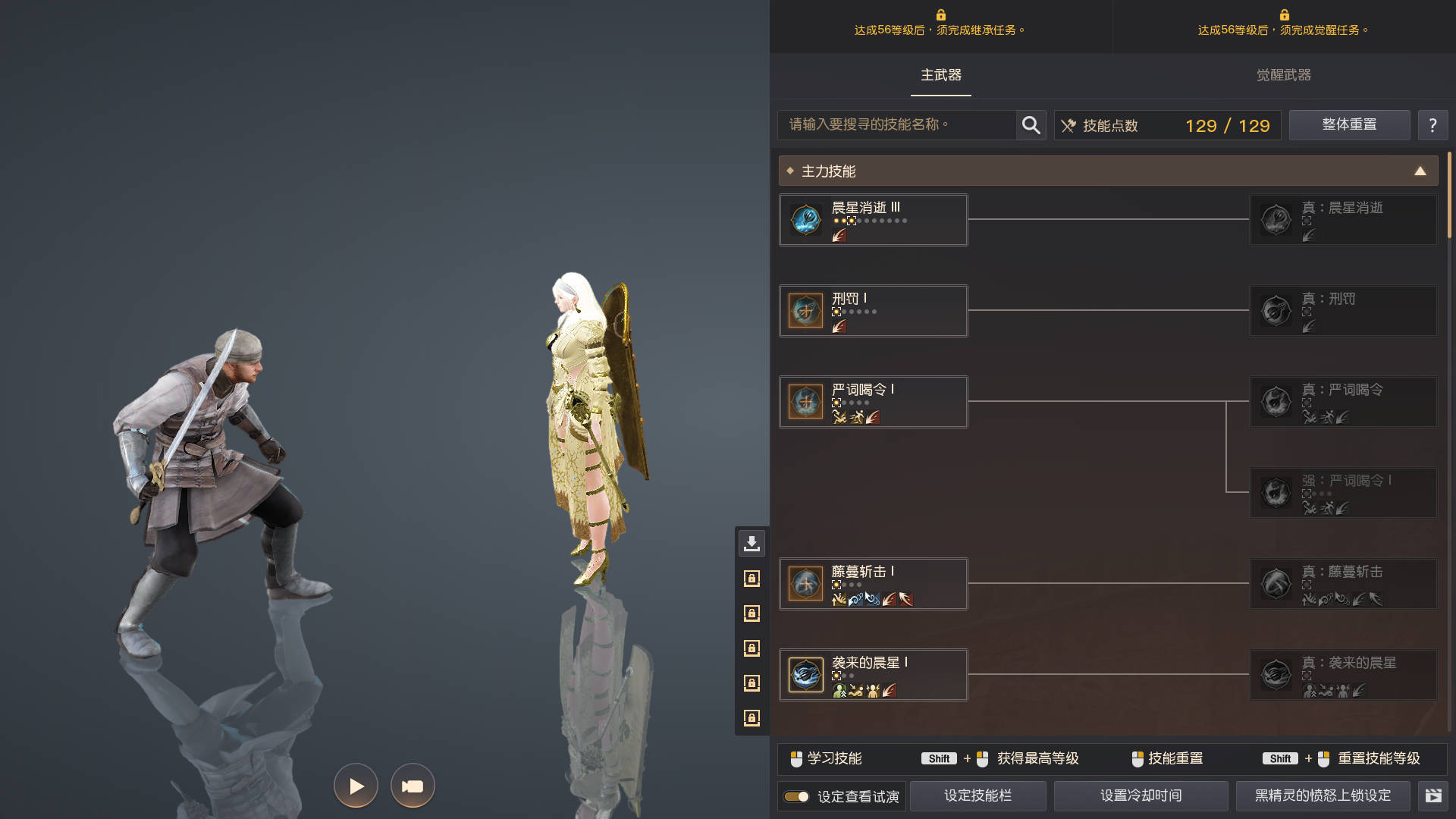Click the 刑罚 I skill icon
The image size is (1456, 819).
pos(805,310)
